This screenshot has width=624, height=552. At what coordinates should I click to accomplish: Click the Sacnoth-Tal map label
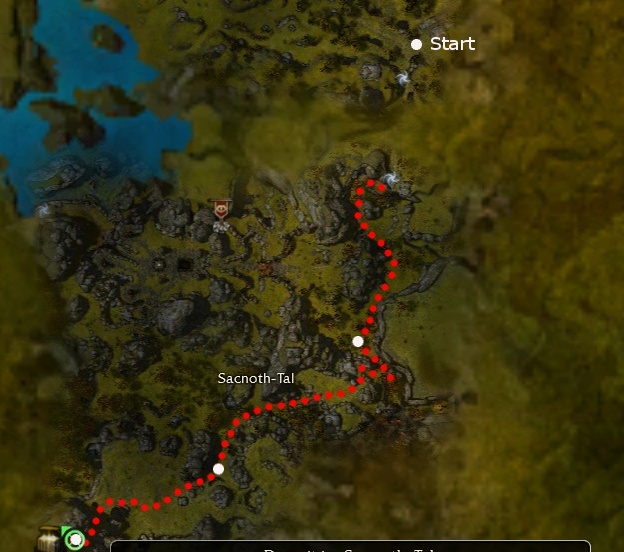256,379
